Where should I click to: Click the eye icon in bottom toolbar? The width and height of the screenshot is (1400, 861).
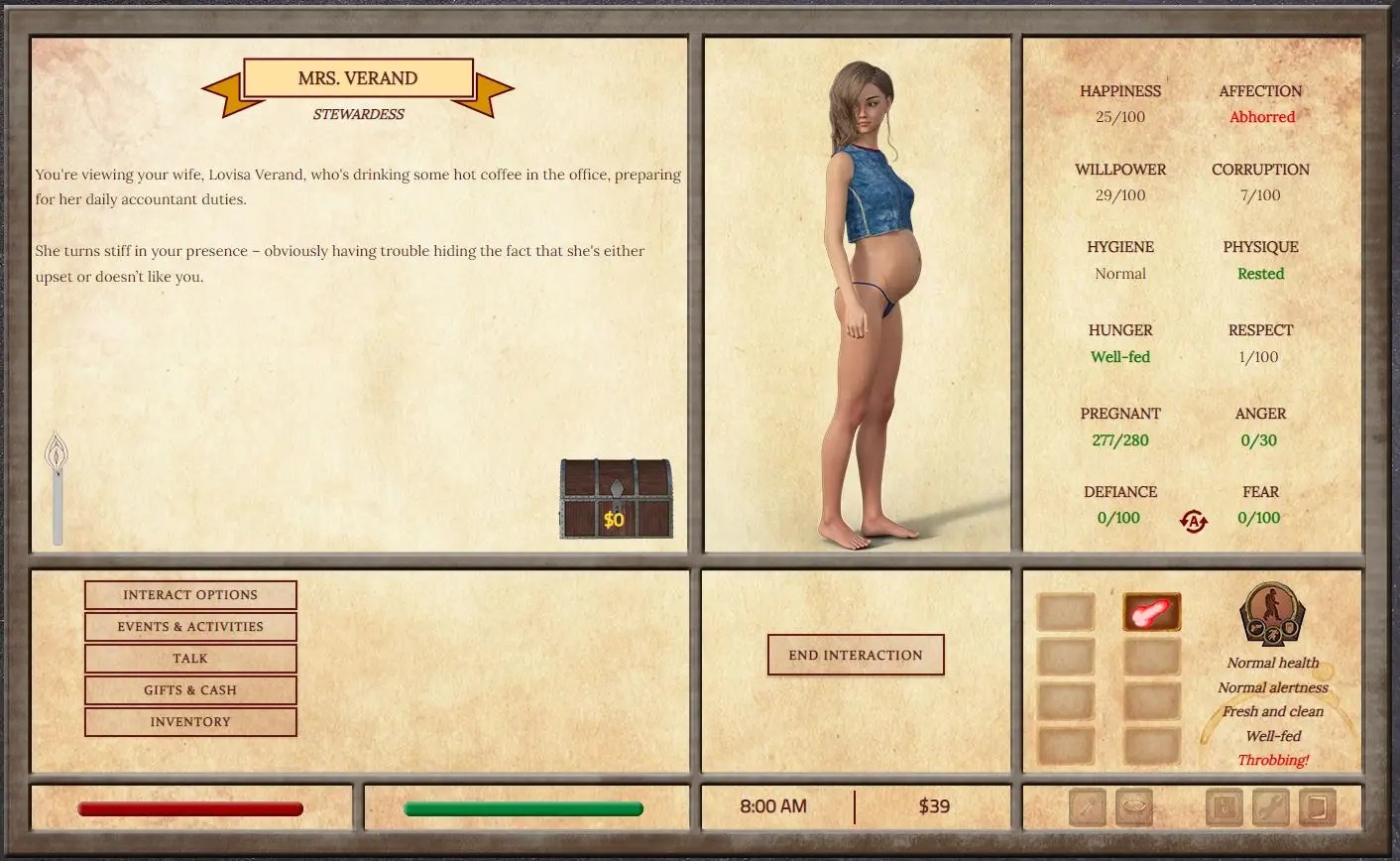pos(1134,807)
